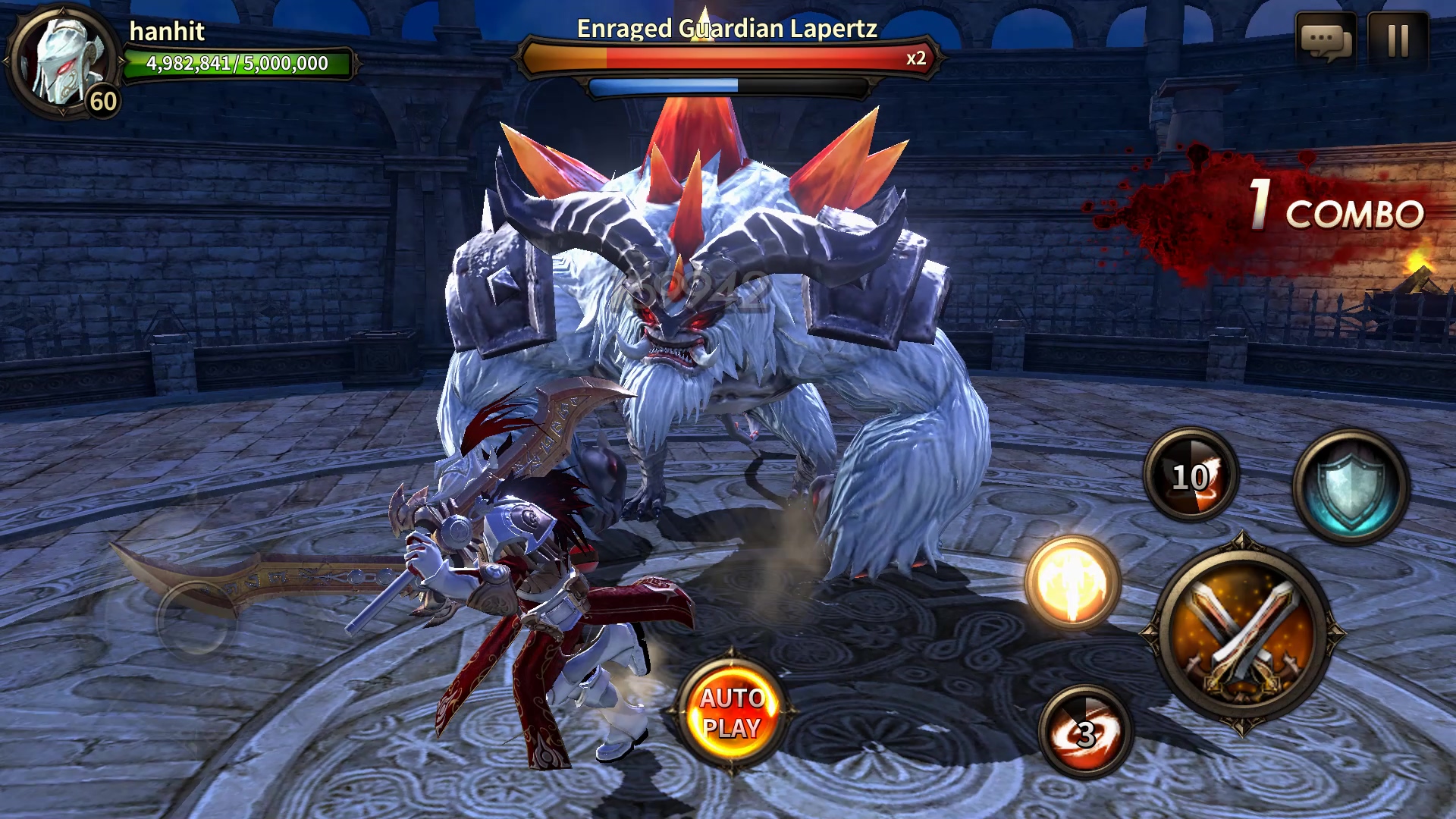Use the glowing golden flame skill
Image resolution: width=1456 pixels, height=819 pixels.
[1072, 582]
